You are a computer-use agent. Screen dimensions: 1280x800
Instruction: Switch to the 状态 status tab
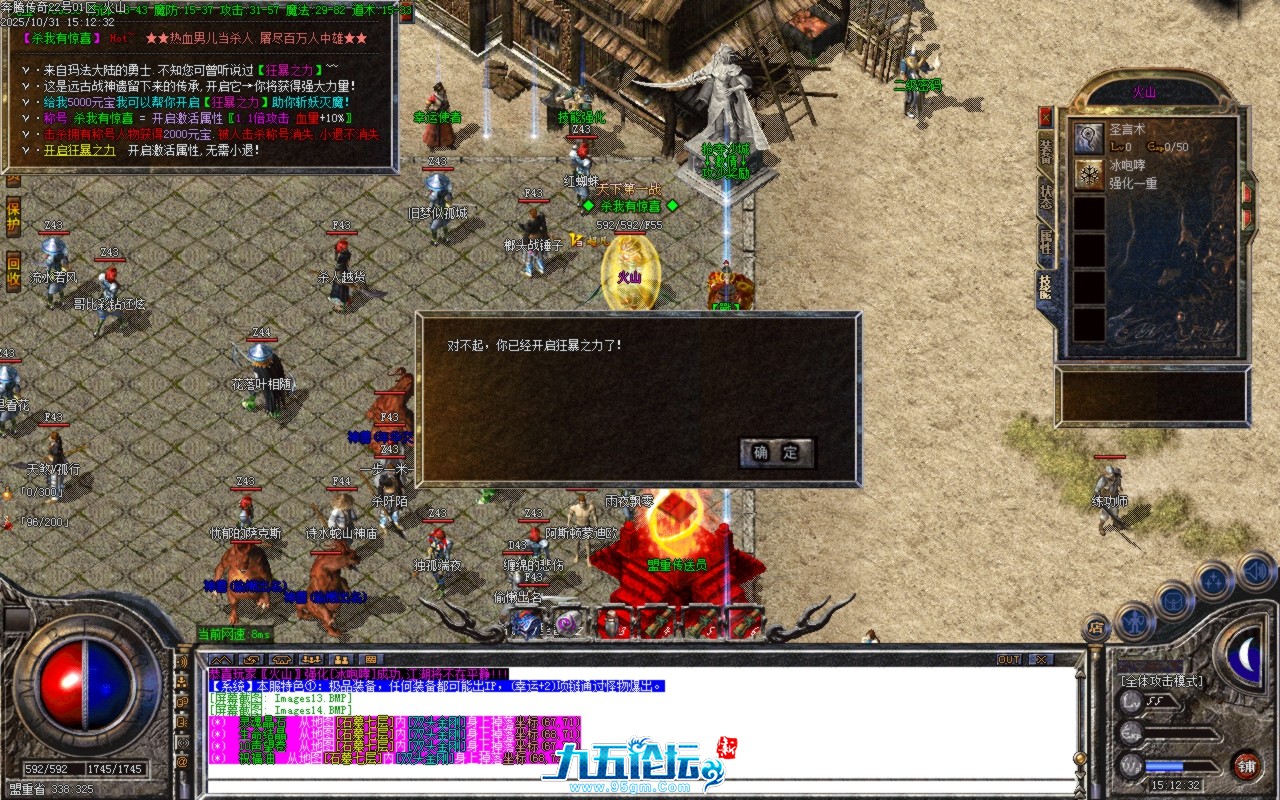[1046, 190]
